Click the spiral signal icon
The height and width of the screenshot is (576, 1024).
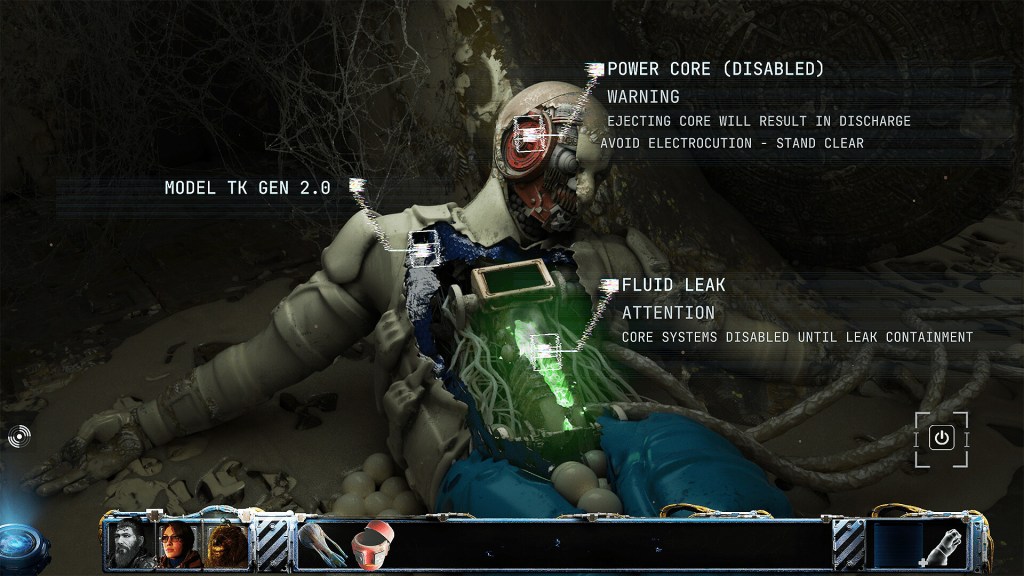[19, 436]
